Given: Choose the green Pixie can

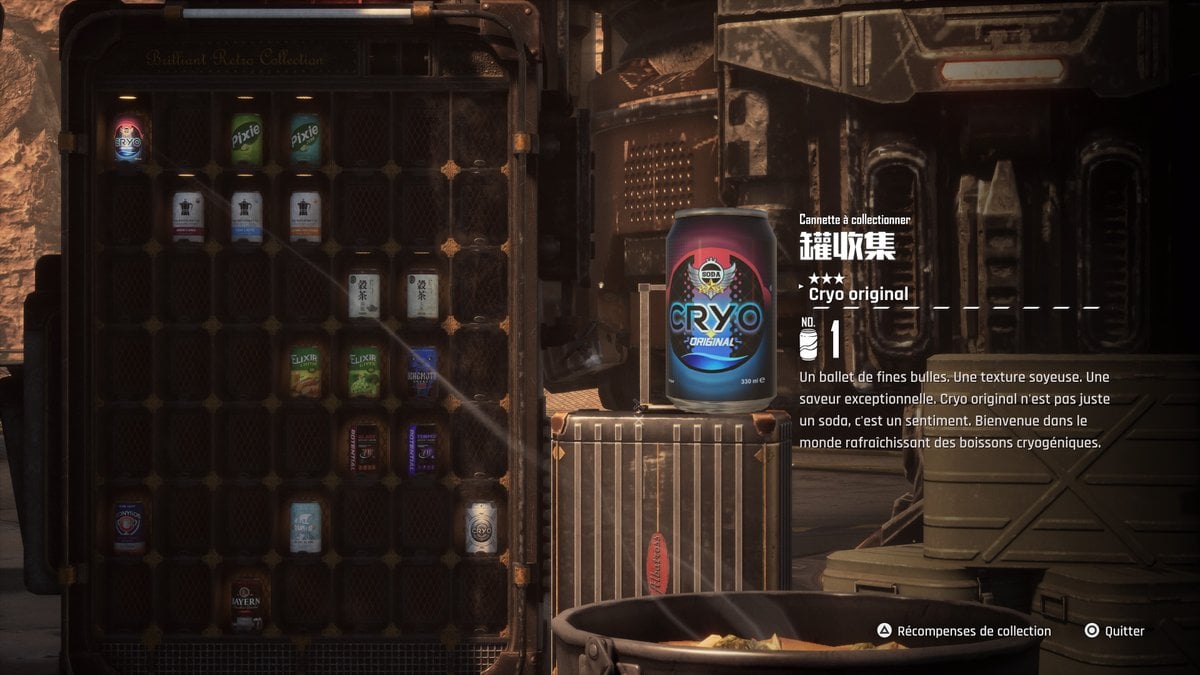Looking at the screenshot, I should point(246,139).
